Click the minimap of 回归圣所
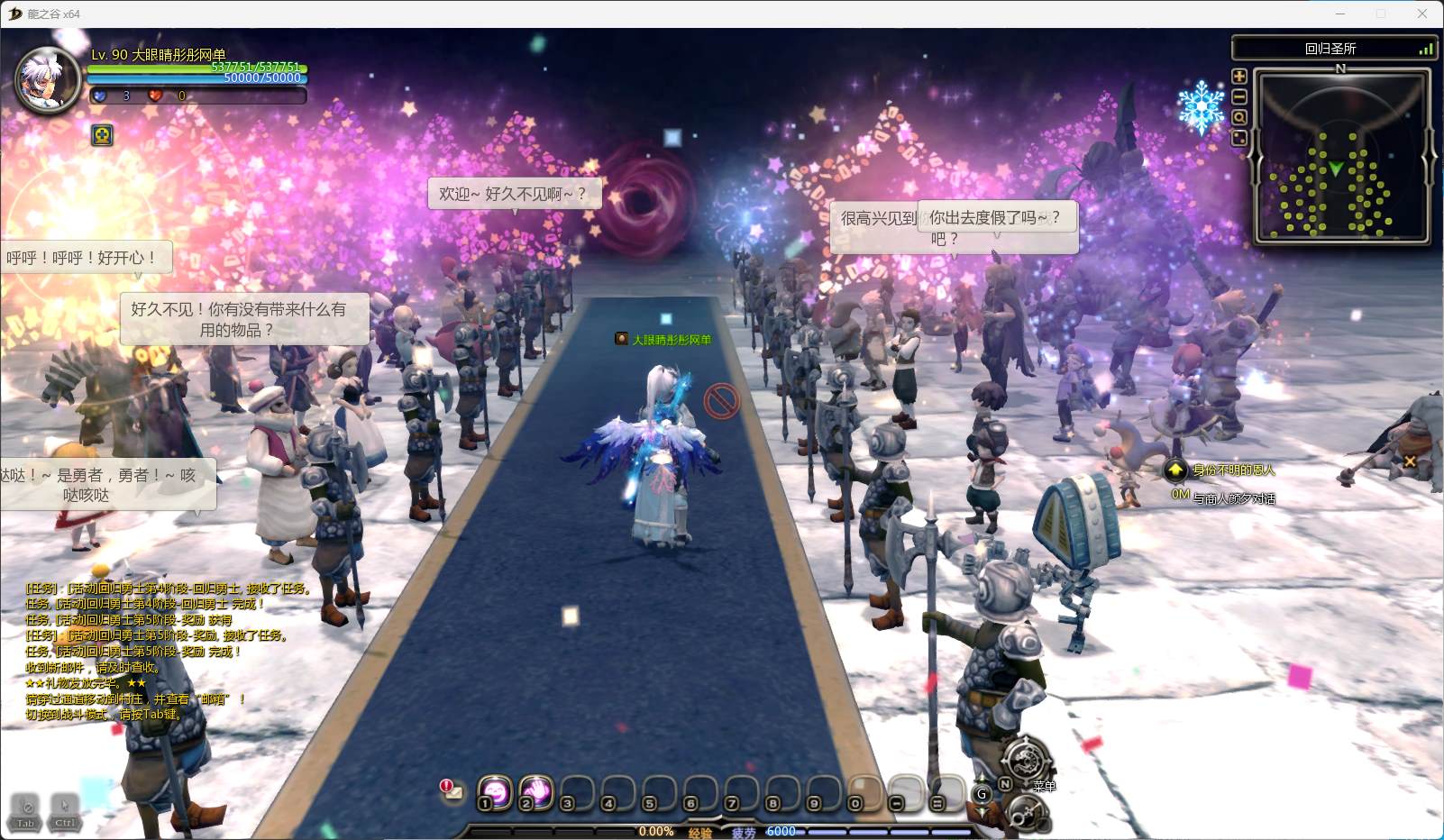The height and width of the screenshot is (840, 1444). pos(1340,157)
